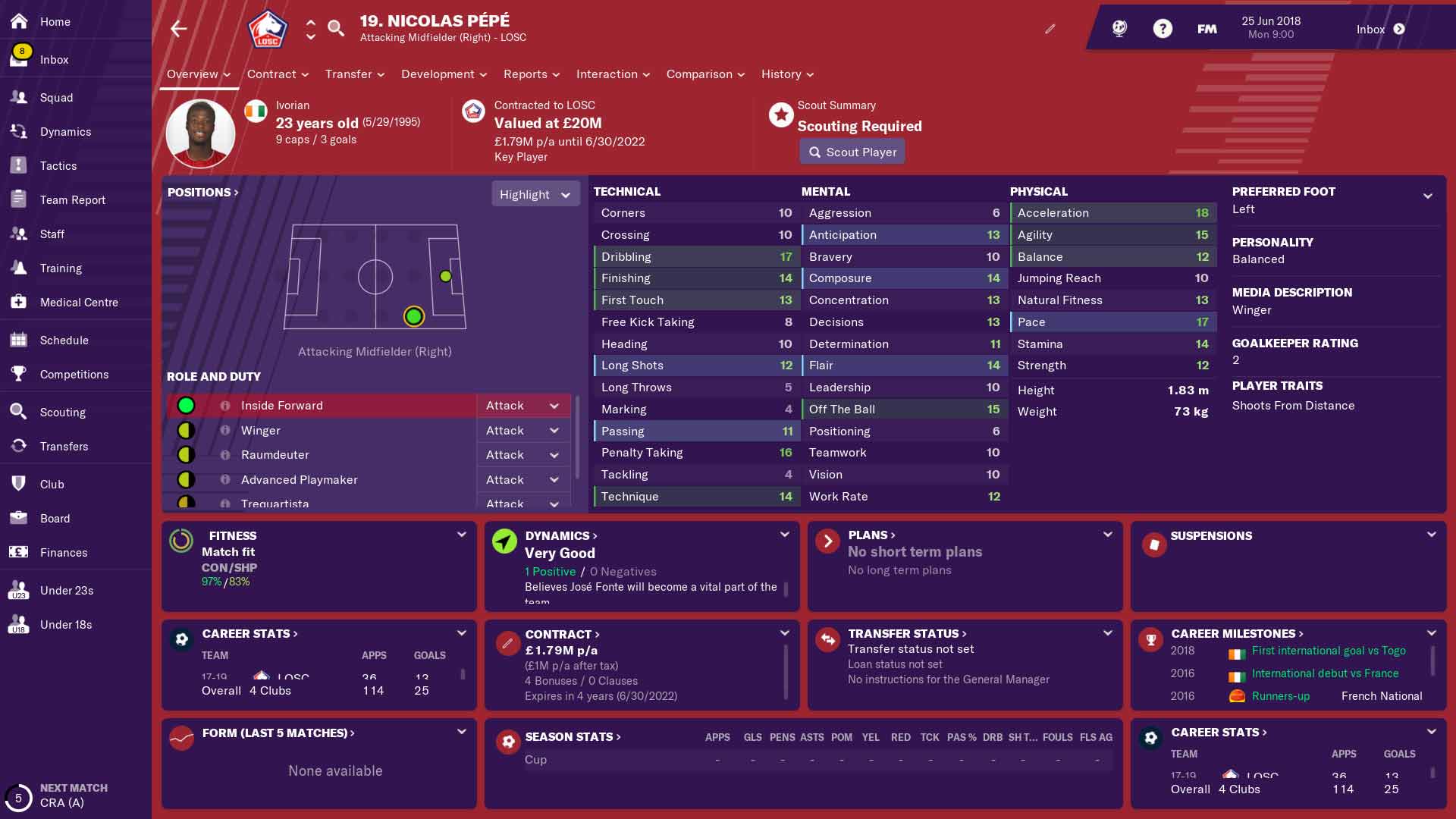Image resolution: width=1456 pixels, height=819 pixels.
Task: Go to the Tactics page
Action: click(58, 166)
